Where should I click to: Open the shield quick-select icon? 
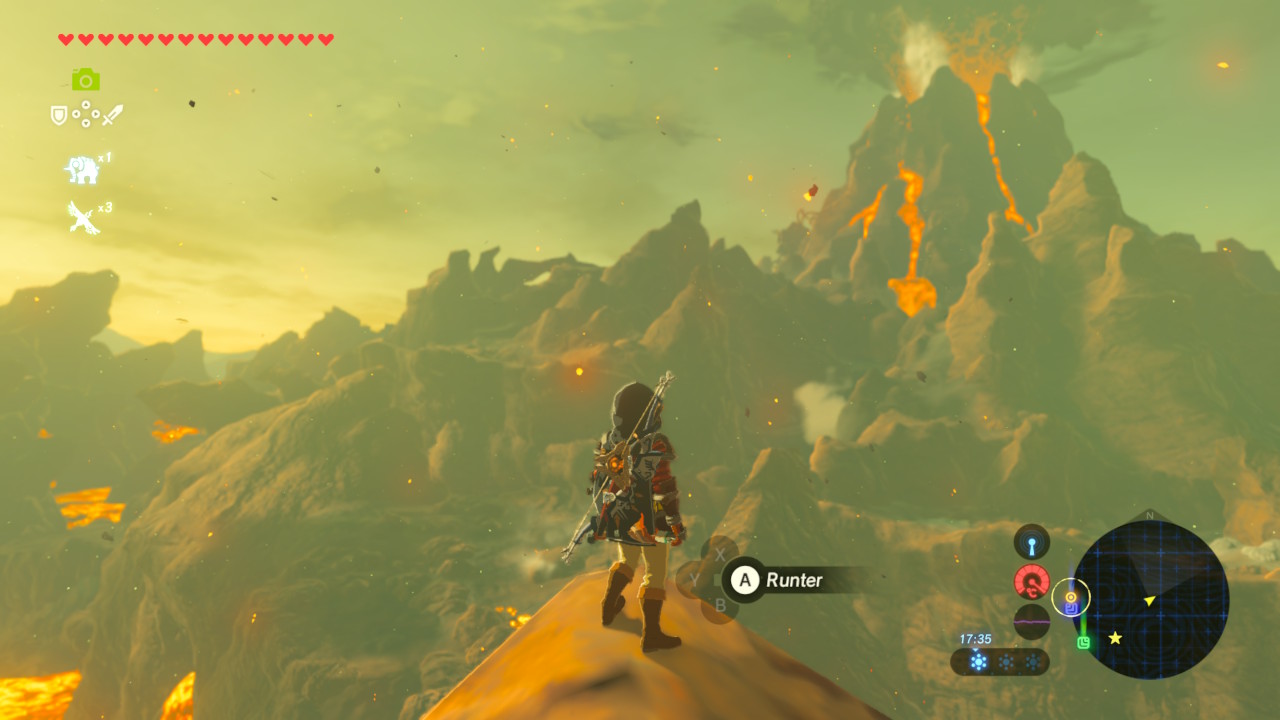(59, 115)
